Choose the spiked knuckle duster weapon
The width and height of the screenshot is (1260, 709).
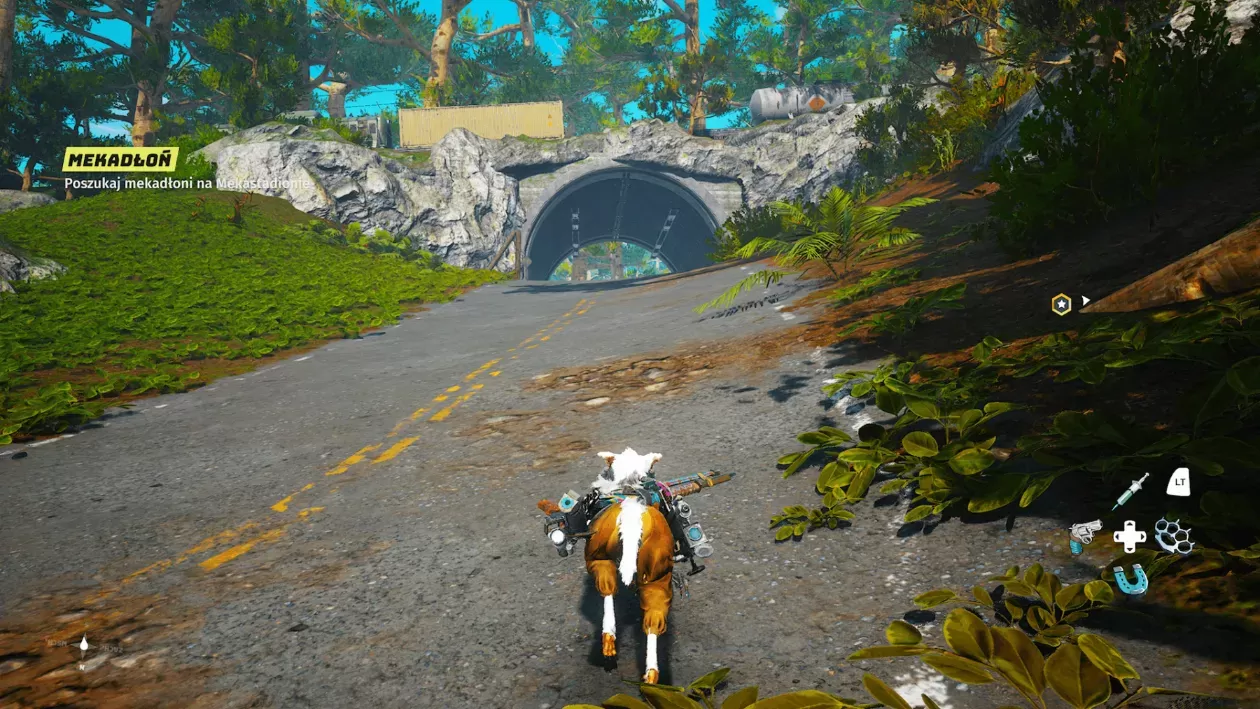[1175, 536]
